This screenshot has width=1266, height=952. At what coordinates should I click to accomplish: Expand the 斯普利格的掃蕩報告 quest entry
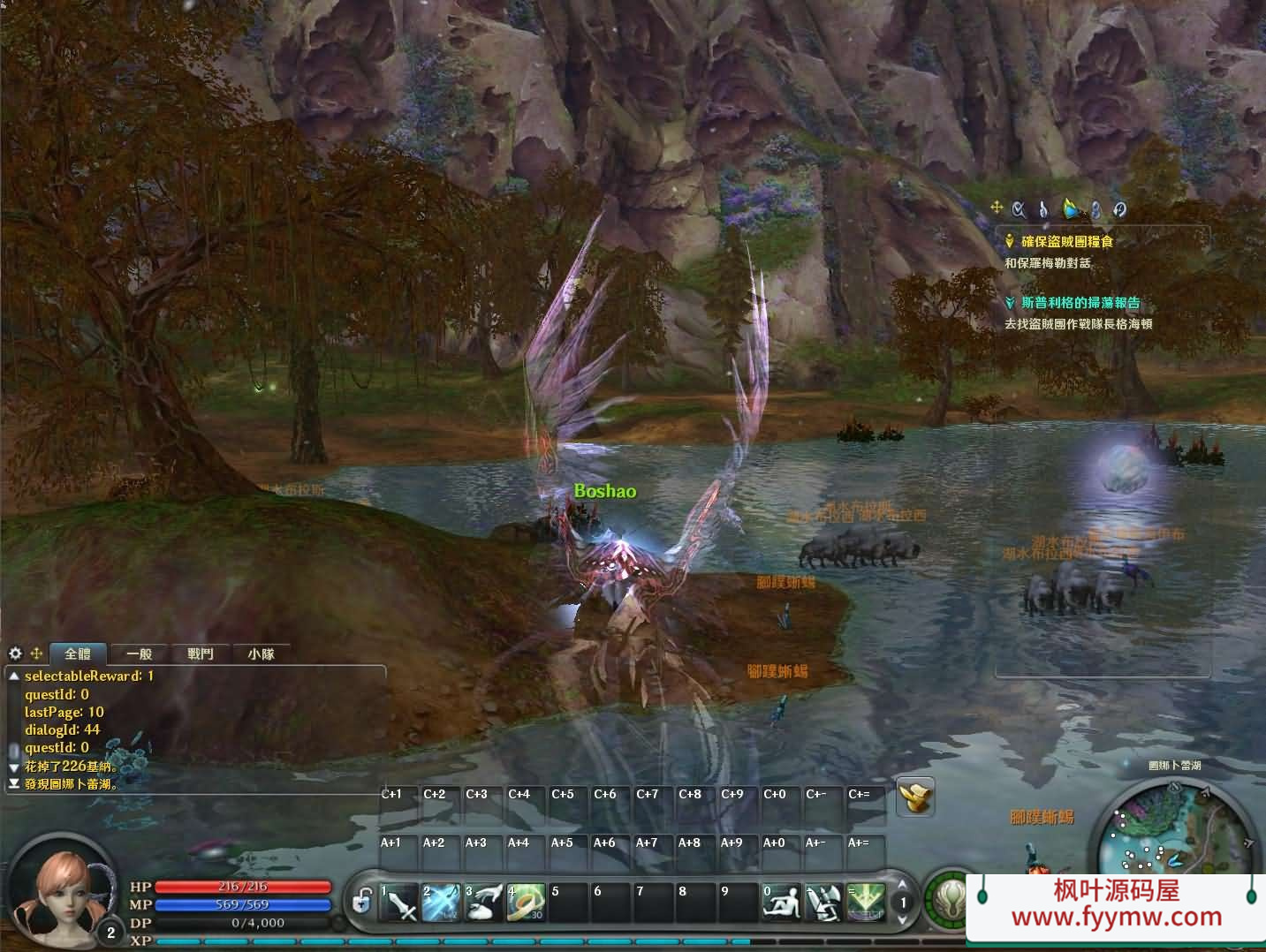[x=1010, y=302]
